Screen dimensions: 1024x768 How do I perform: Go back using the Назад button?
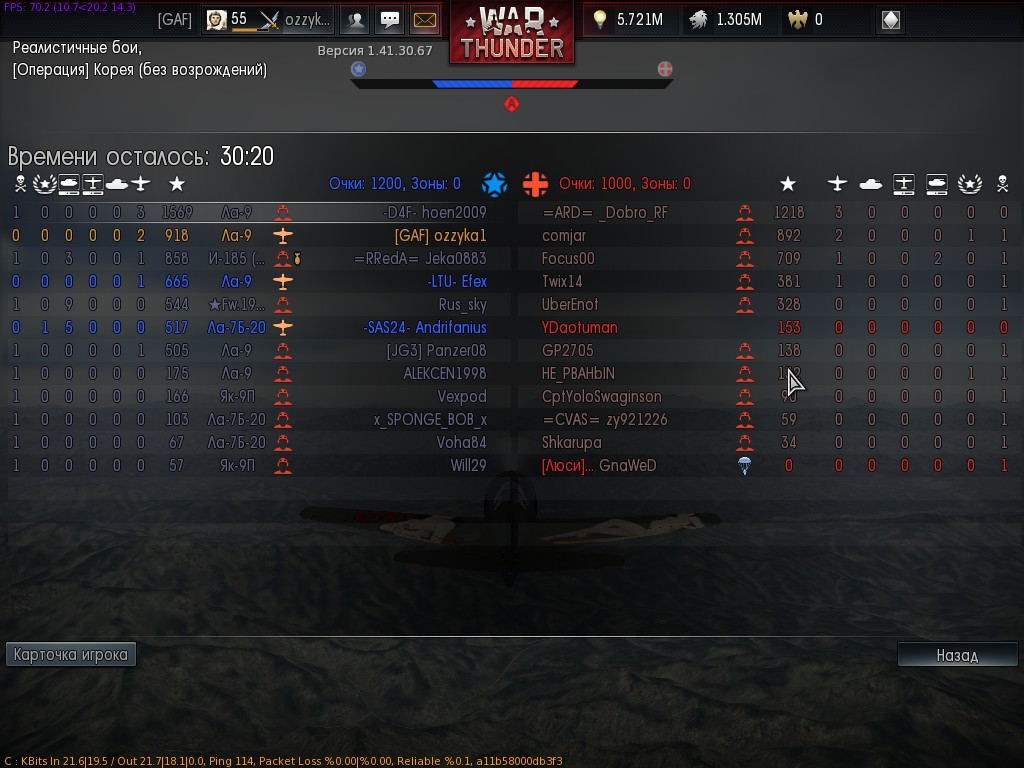[957, 655]
